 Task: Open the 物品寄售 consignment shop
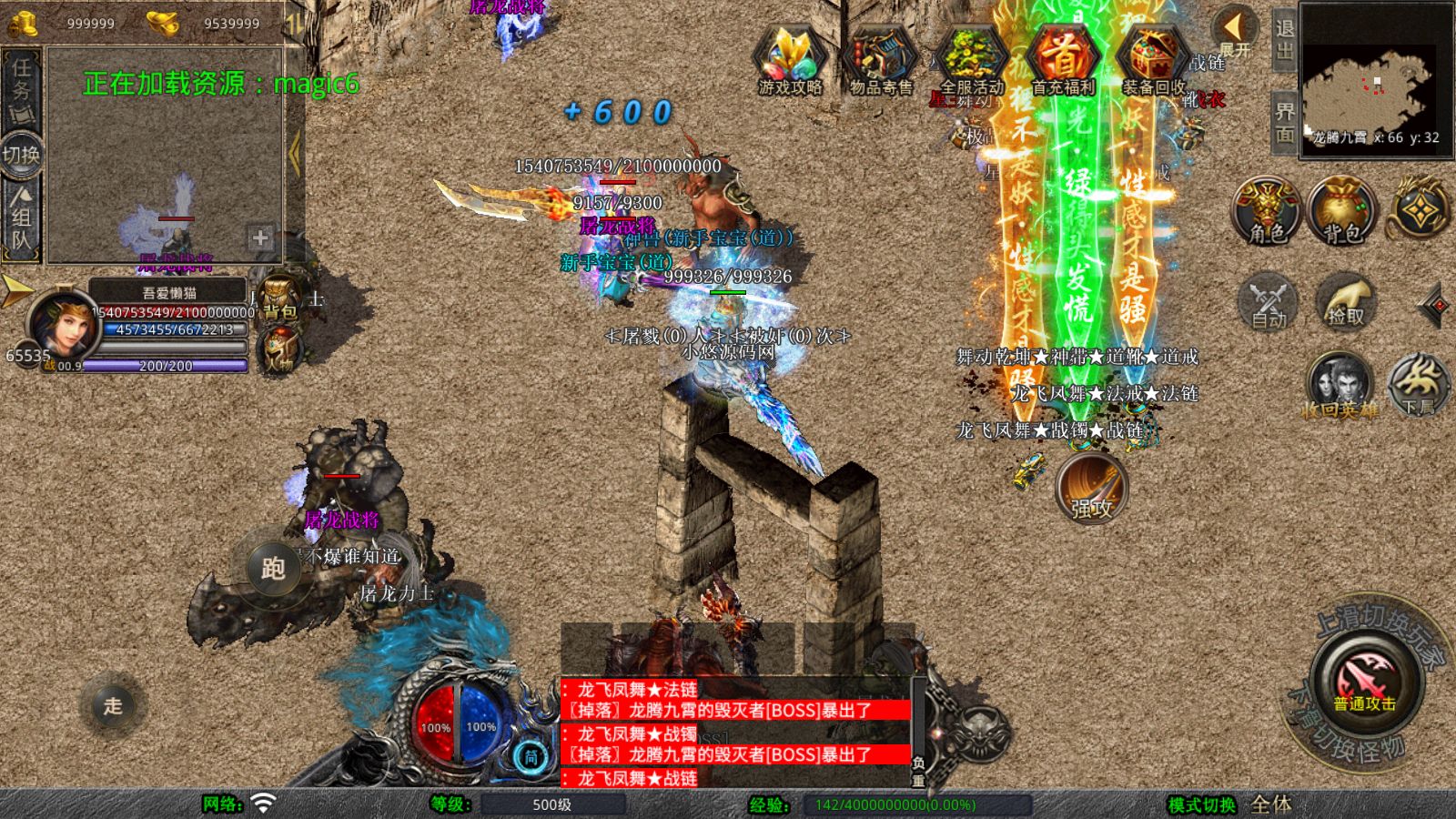[880, 60]
